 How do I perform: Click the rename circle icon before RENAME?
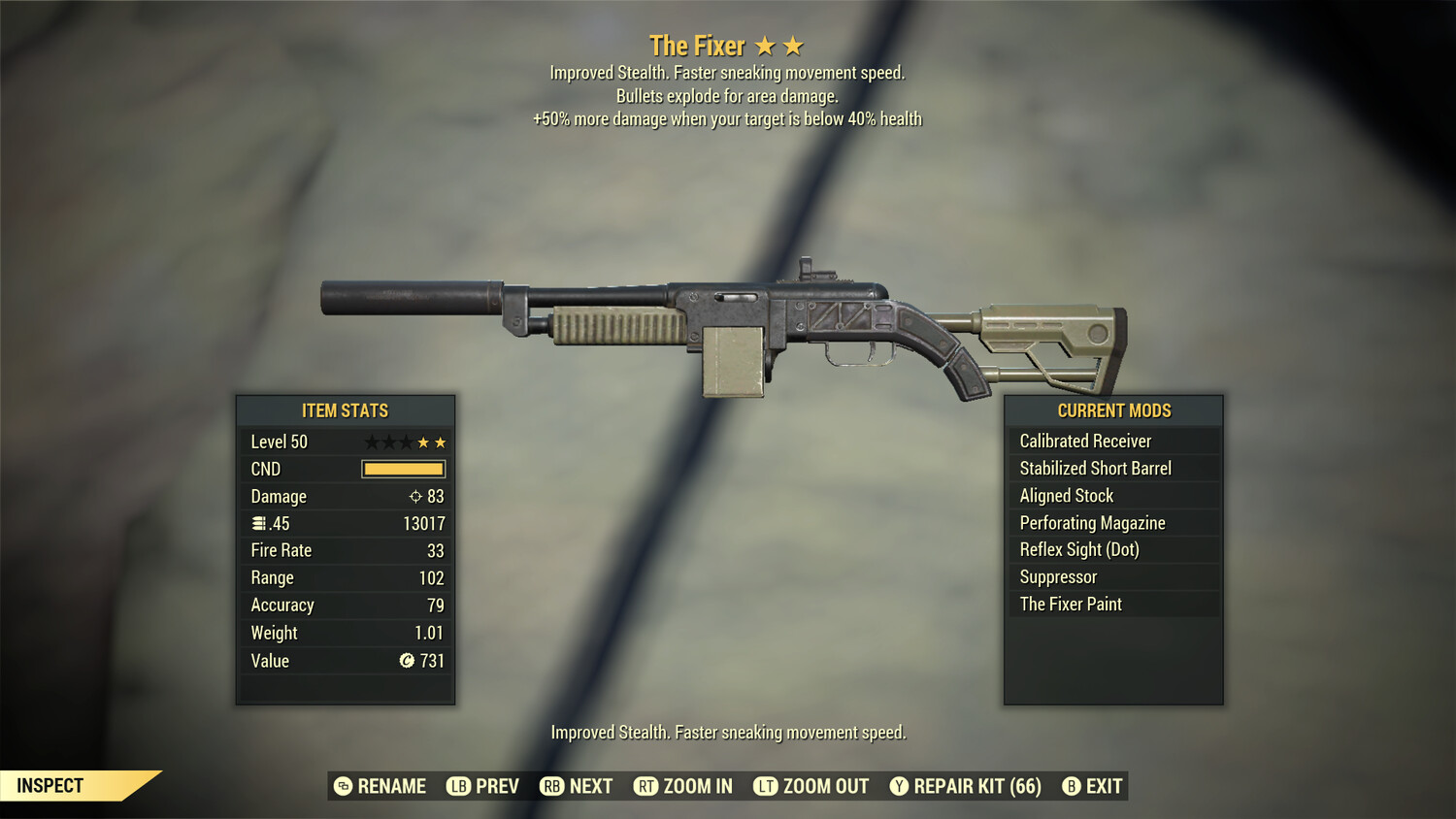point(342,786)
